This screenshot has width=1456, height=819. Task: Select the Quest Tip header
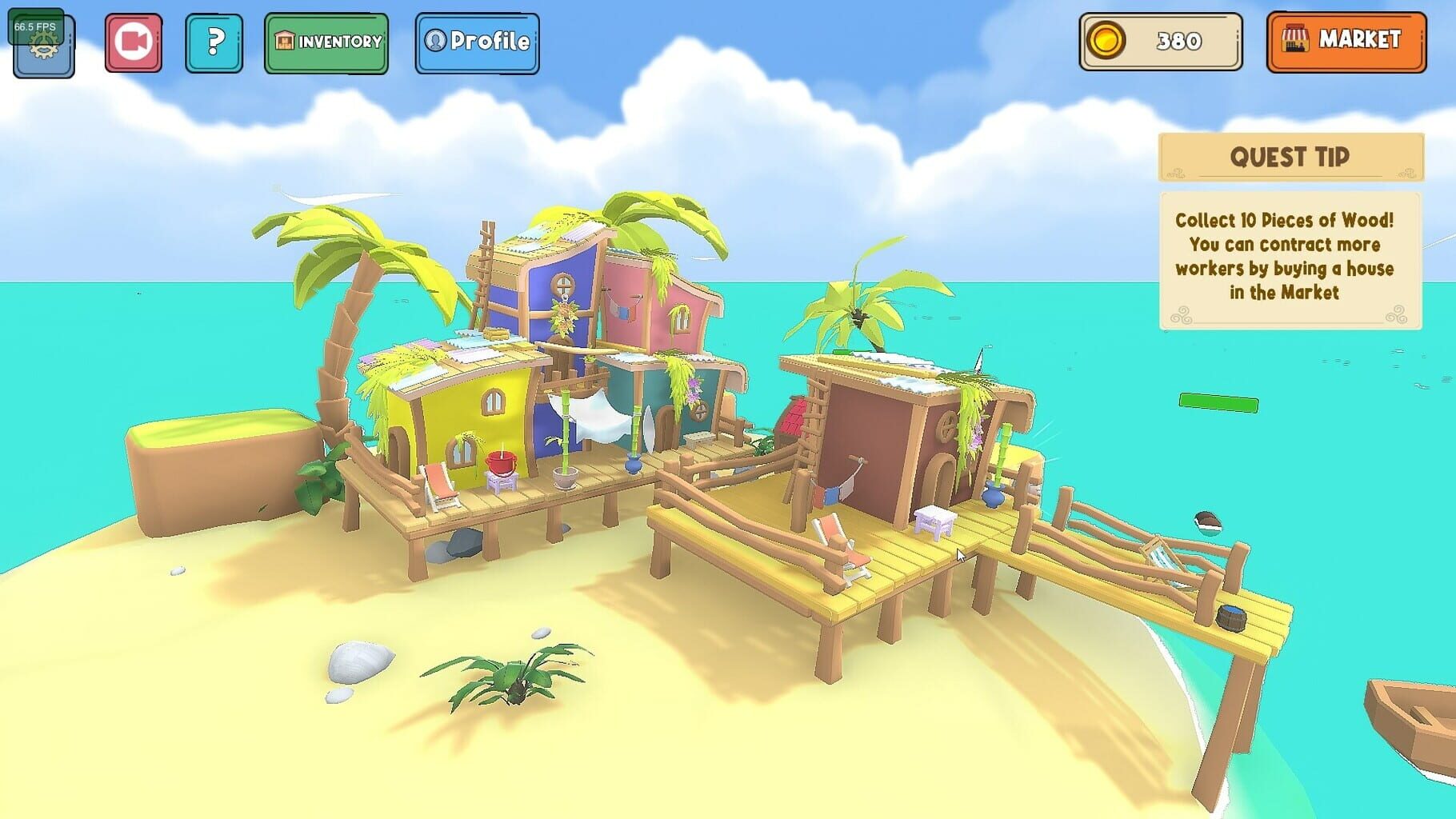point(1290,157)
